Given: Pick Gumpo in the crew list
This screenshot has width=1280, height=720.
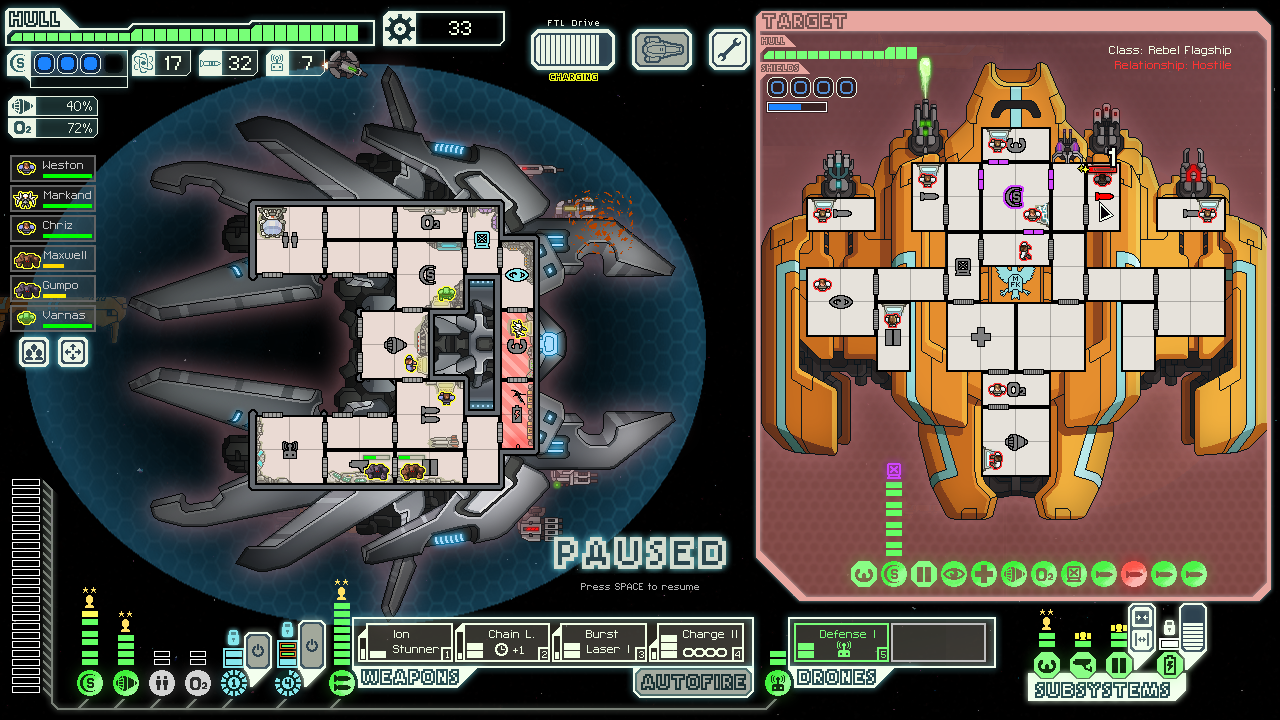Looking at the screenshot, I should [x=54, y=288].
